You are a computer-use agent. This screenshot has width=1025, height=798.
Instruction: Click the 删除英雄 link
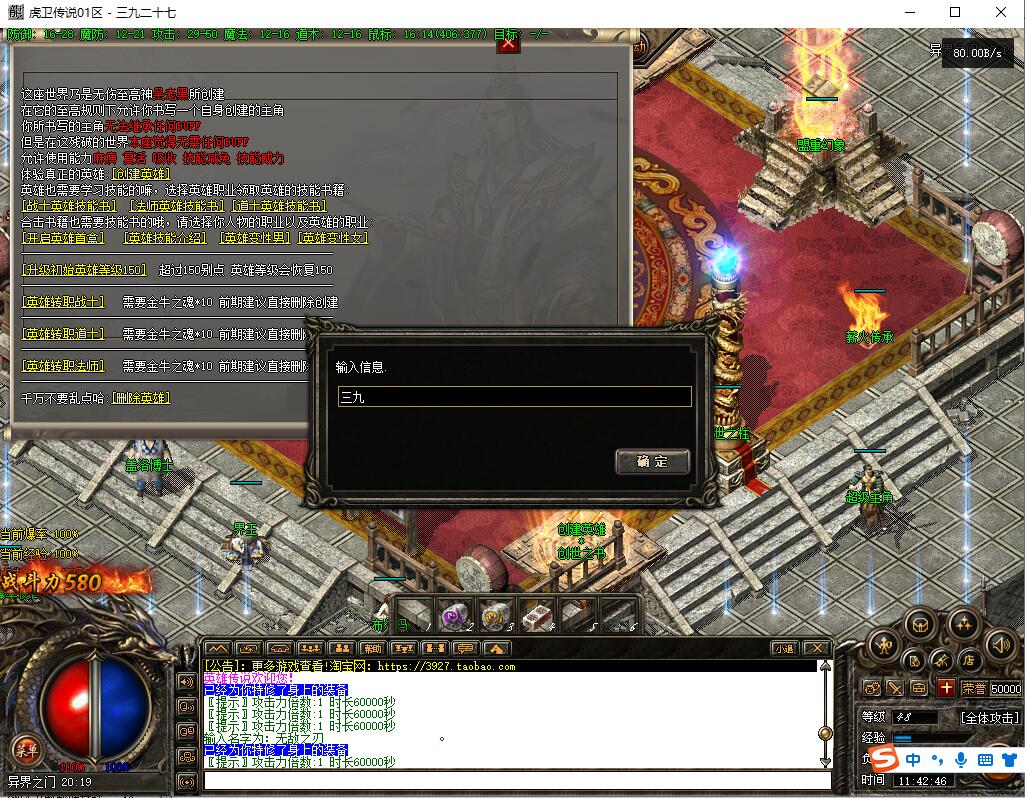pos(141,398)
